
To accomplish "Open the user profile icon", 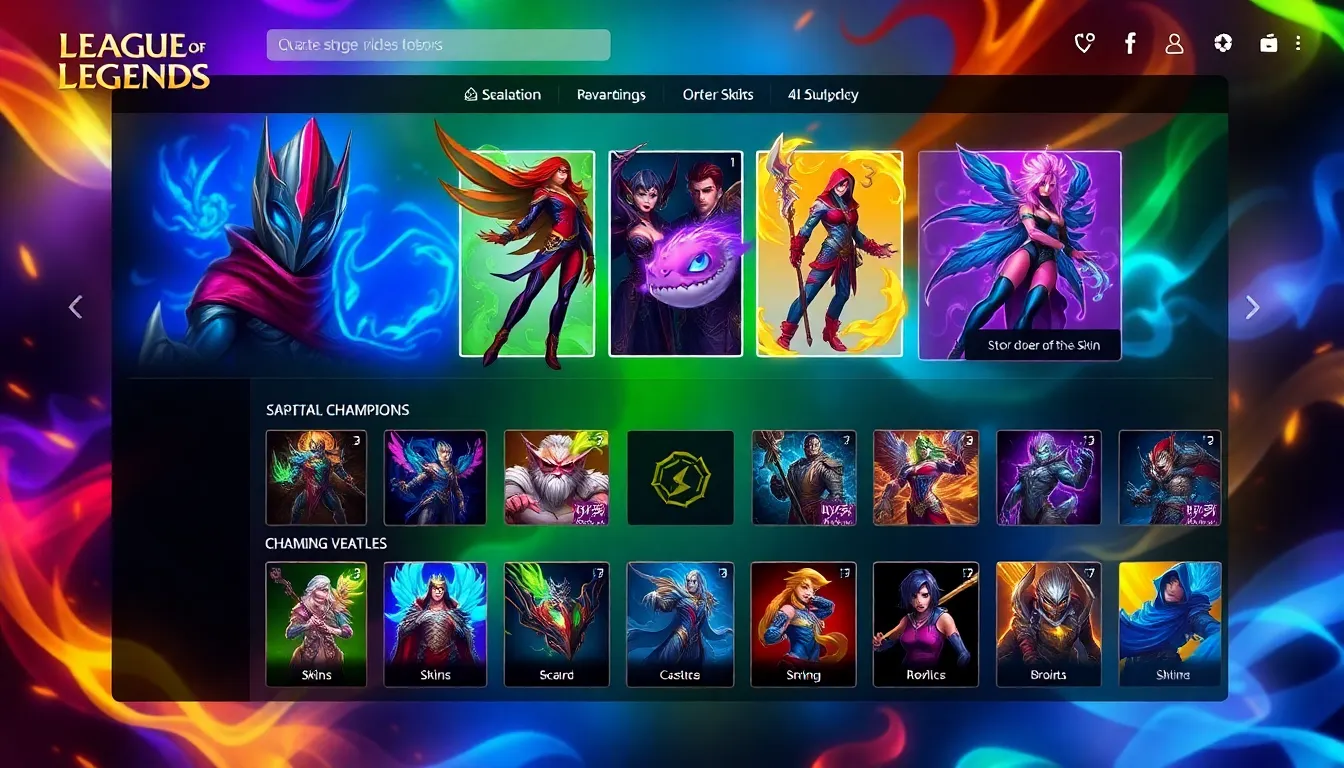I will (1175, 44).
